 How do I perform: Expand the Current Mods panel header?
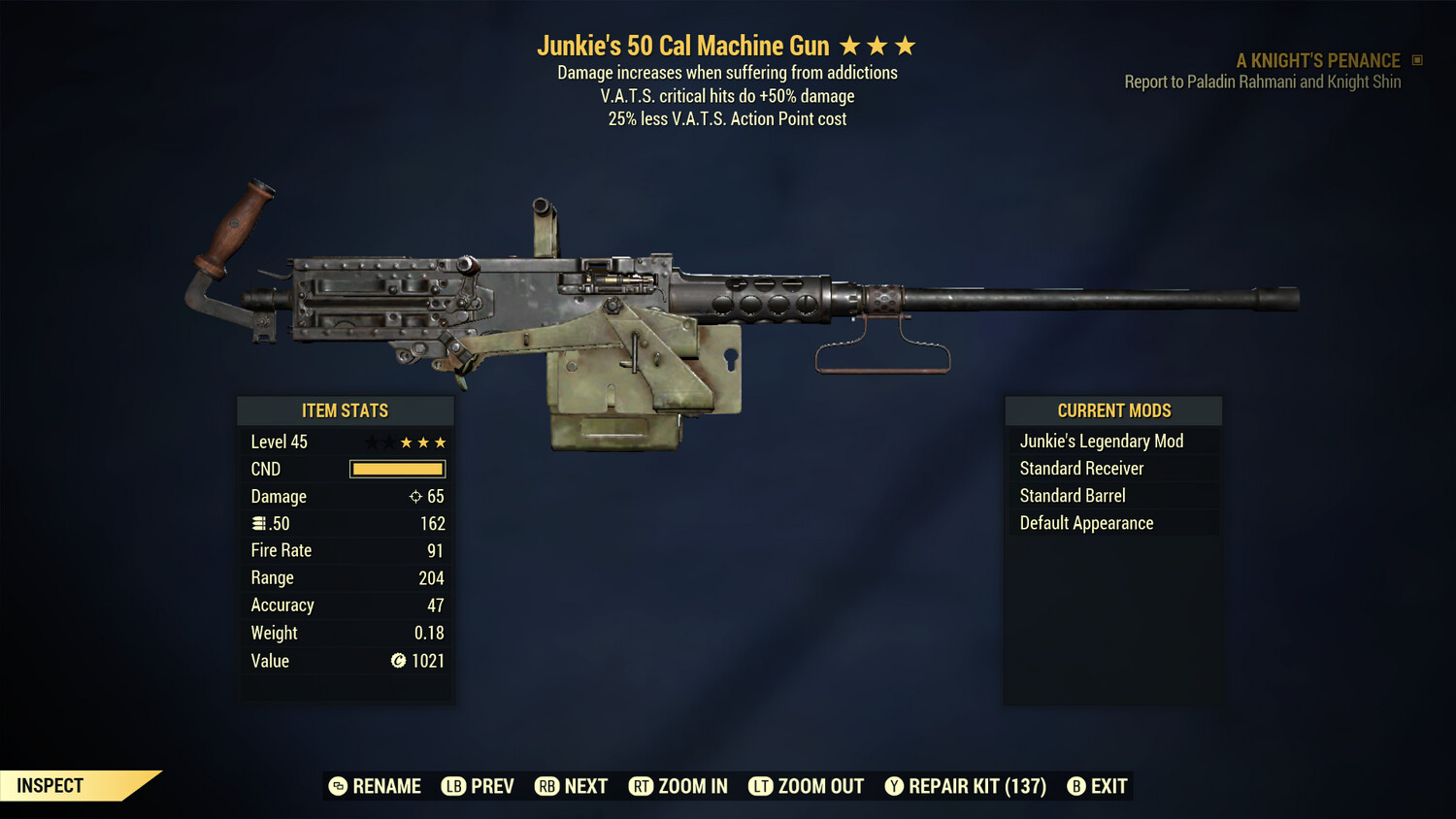coord(1112,410)
